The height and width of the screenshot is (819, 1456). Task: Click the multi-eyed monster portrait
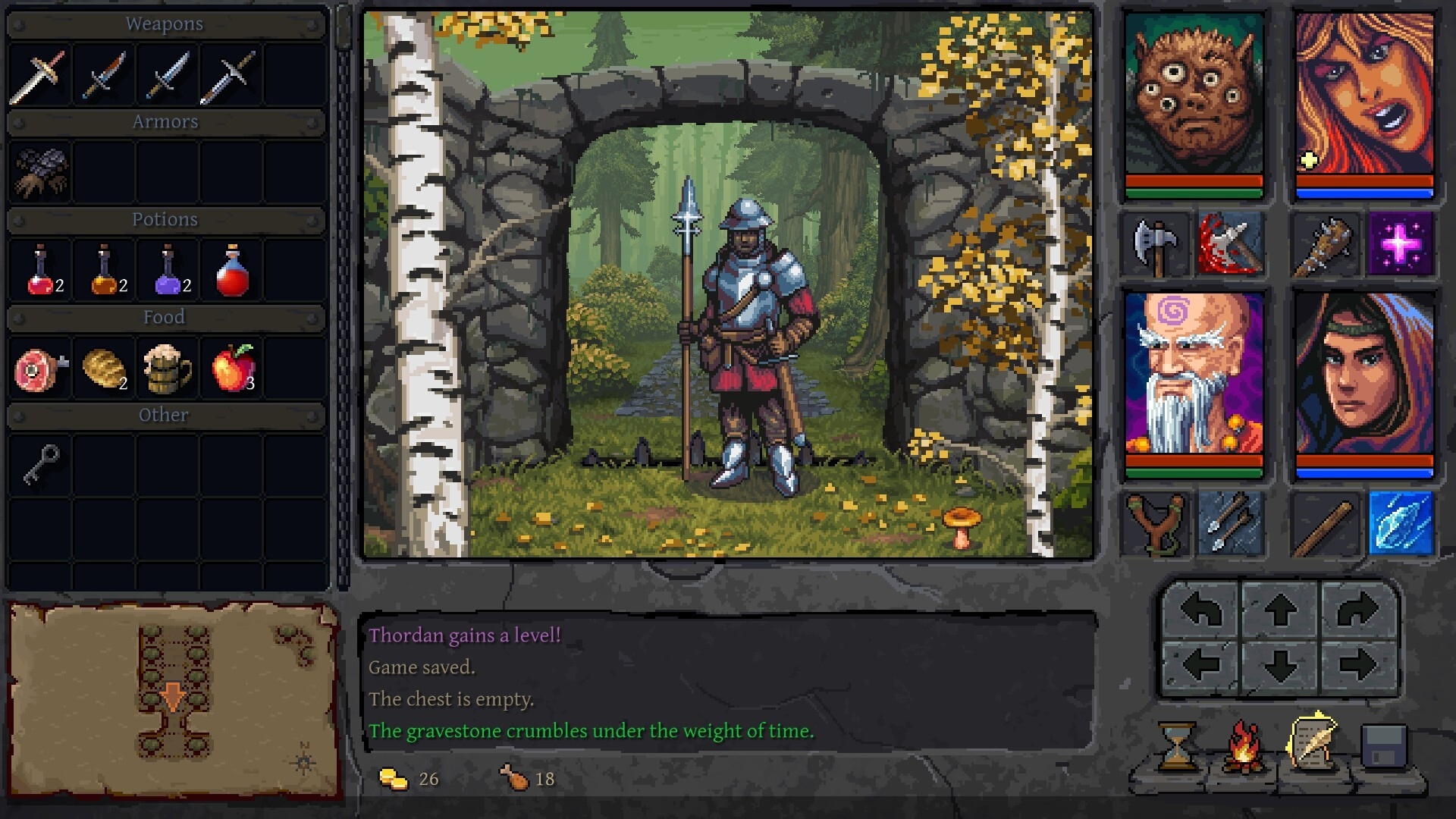[x=1194, y=95]
